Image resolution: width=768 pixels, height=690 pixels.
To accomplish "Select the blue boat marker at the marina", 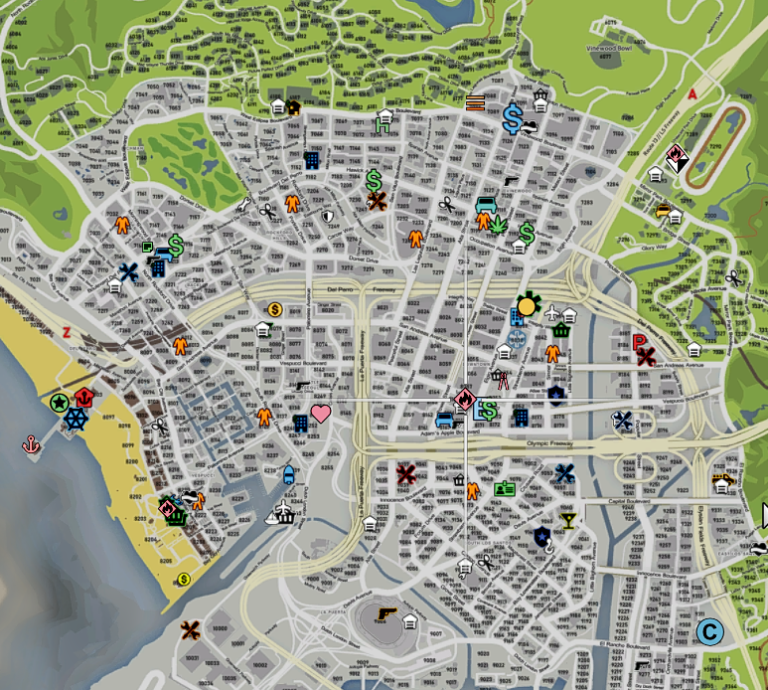I will (289, 473).
